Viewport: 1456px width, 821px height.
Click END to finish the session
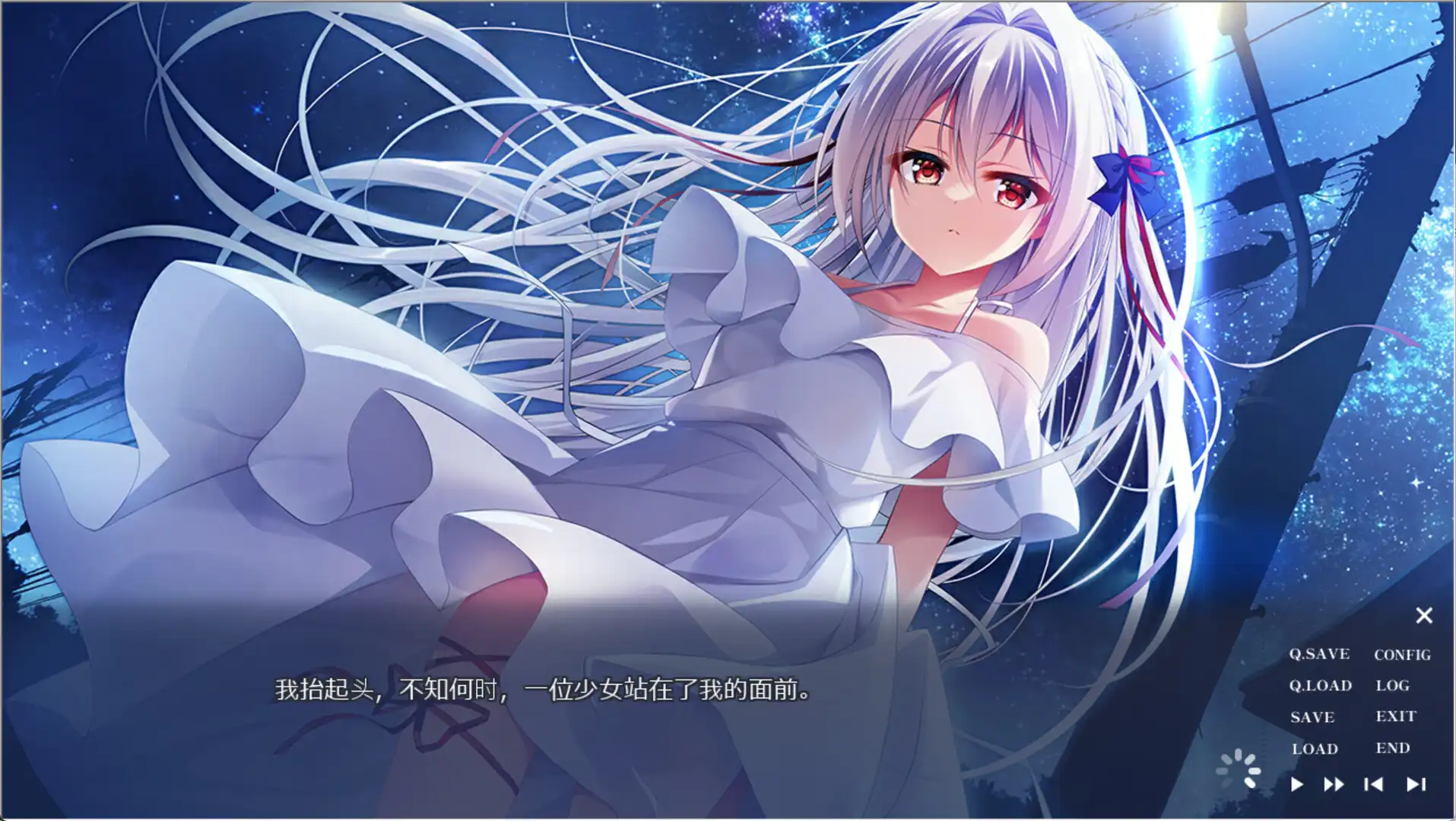click(x=1392, y=748)
